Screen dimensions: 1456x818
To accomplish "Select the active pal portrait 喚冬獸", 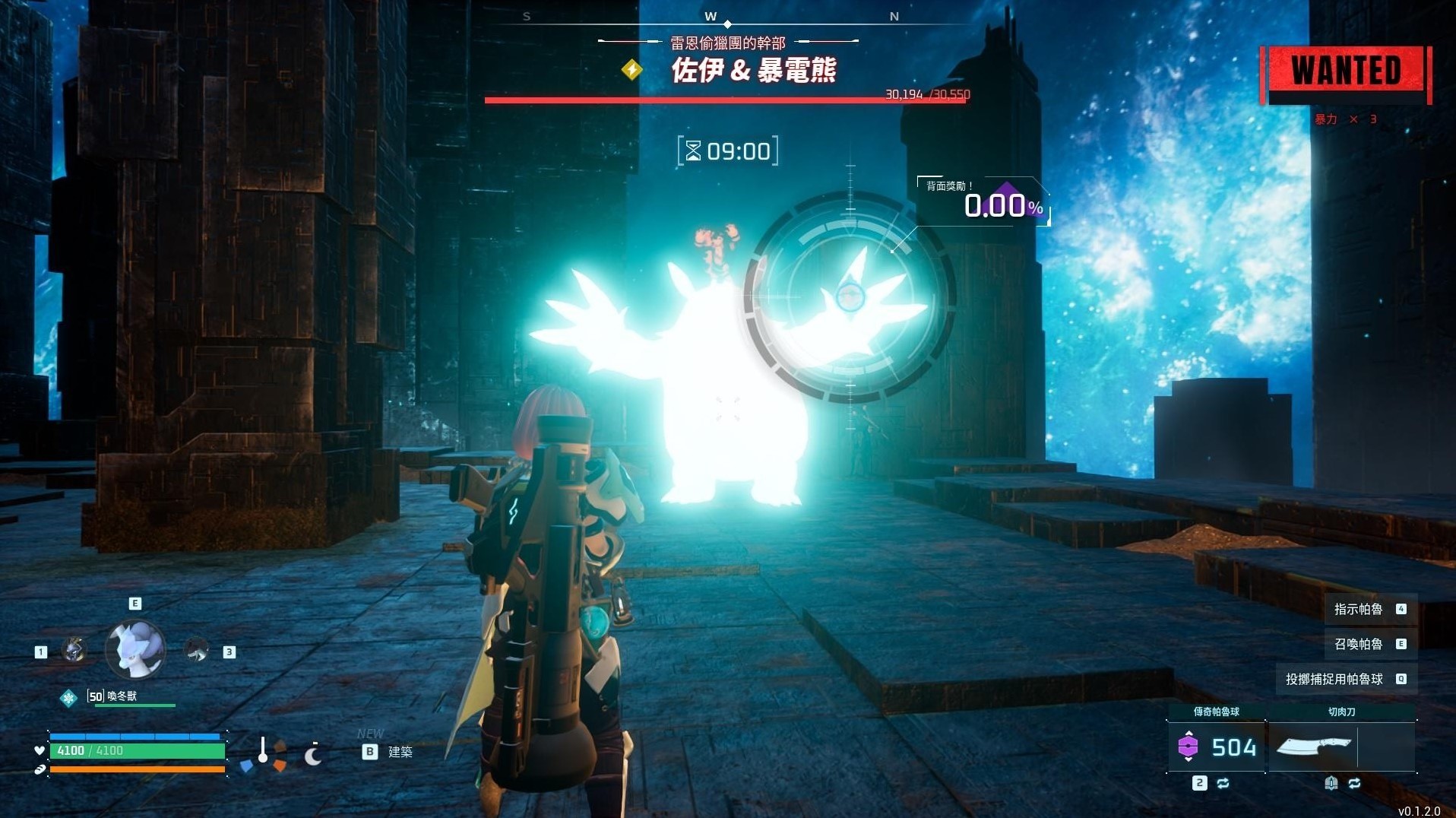I will (135, 648).
